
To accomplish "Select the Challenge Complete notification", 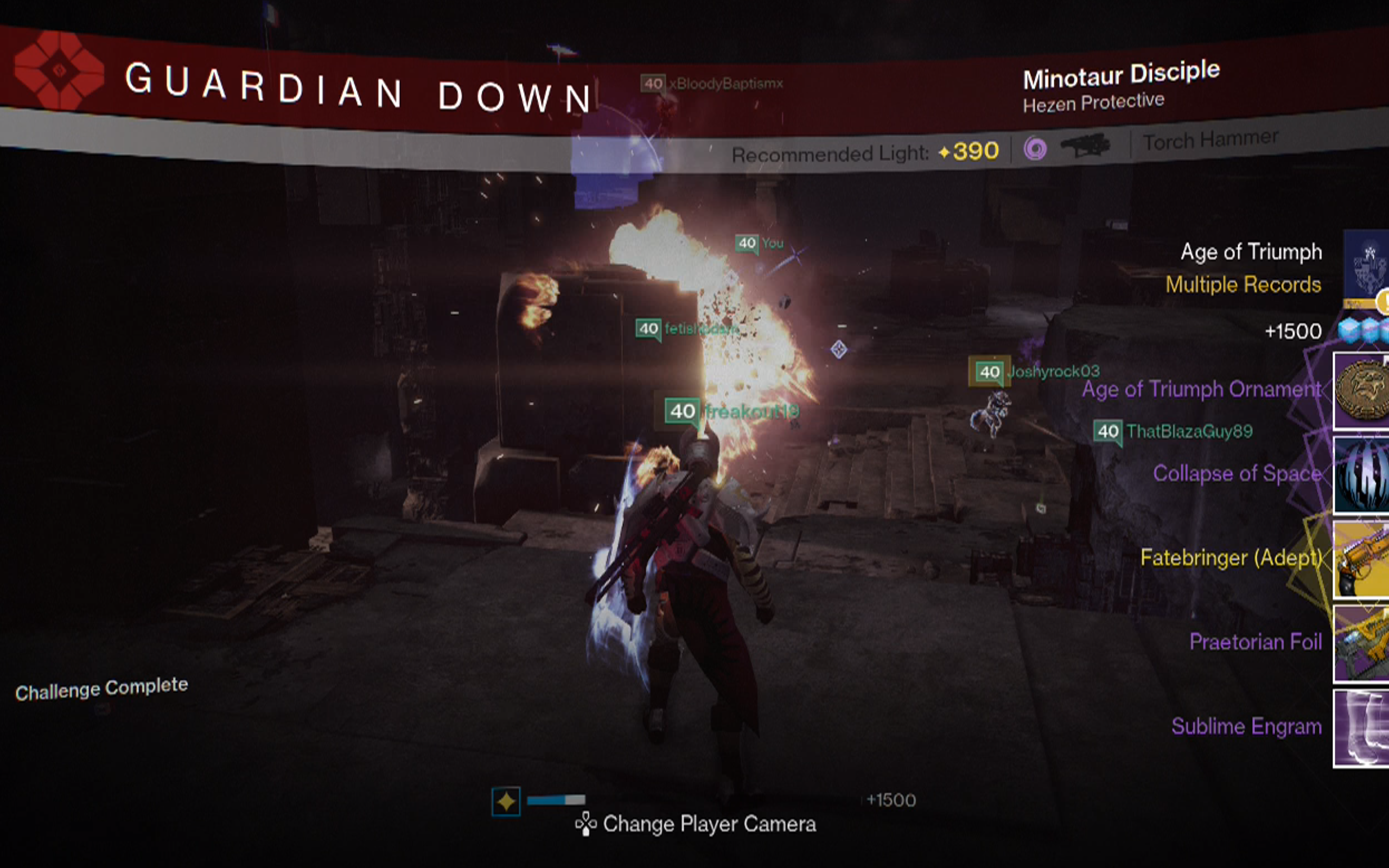I will click(101, 688).
